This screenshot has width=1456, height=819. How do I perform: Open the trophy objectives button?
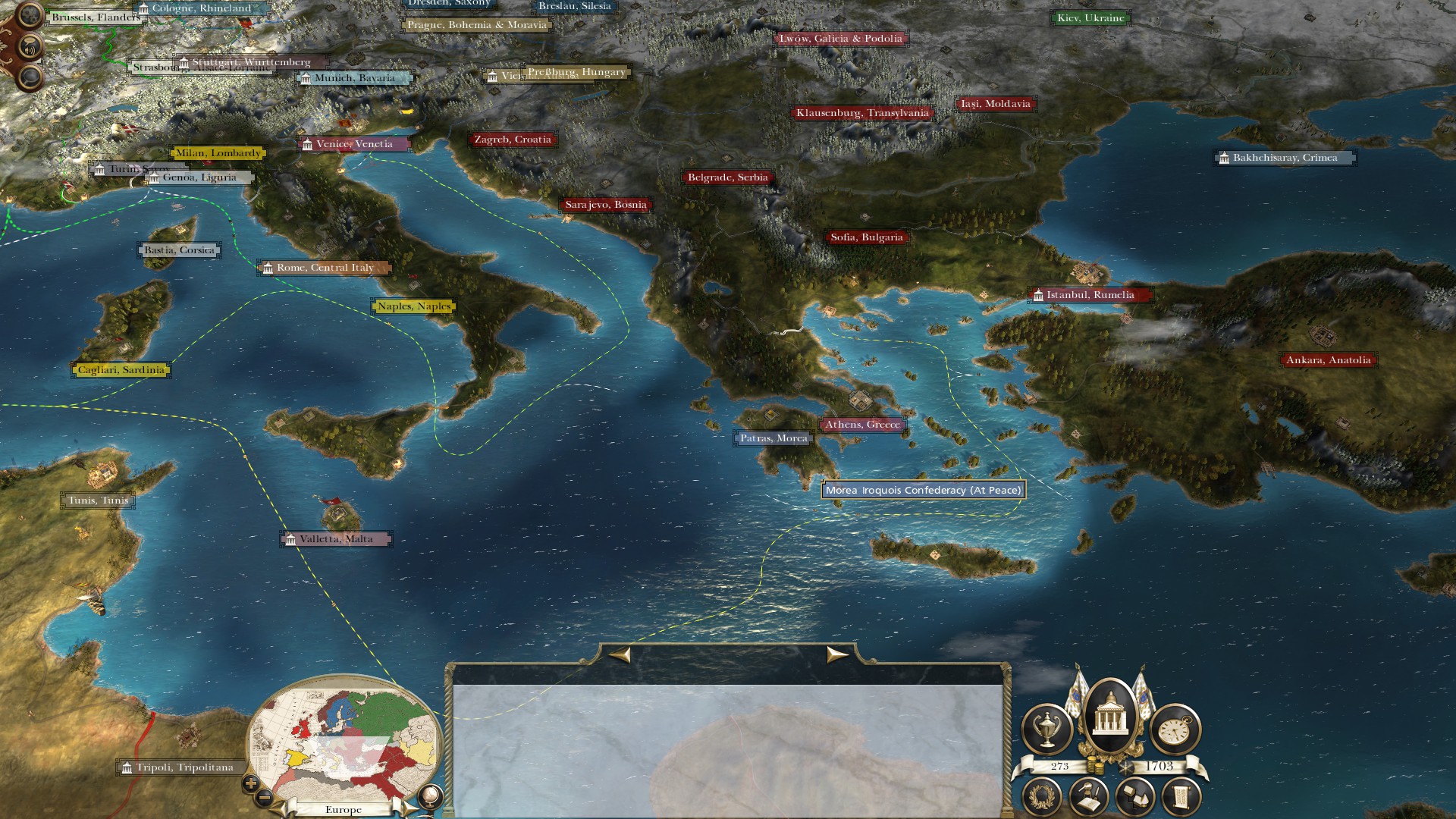(1047, 729)
